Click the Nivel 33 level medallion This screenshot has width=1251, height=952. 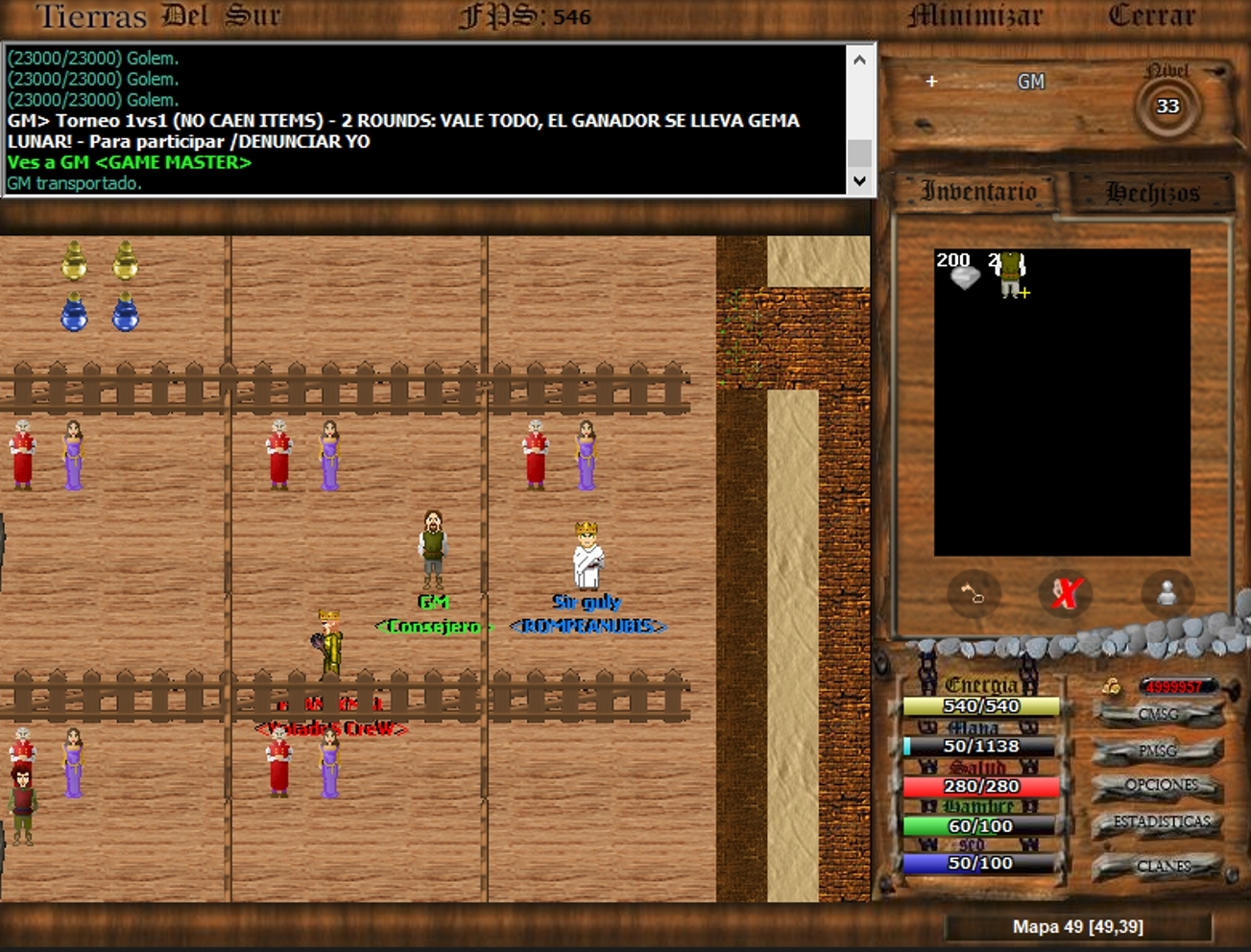point(1167,107)
